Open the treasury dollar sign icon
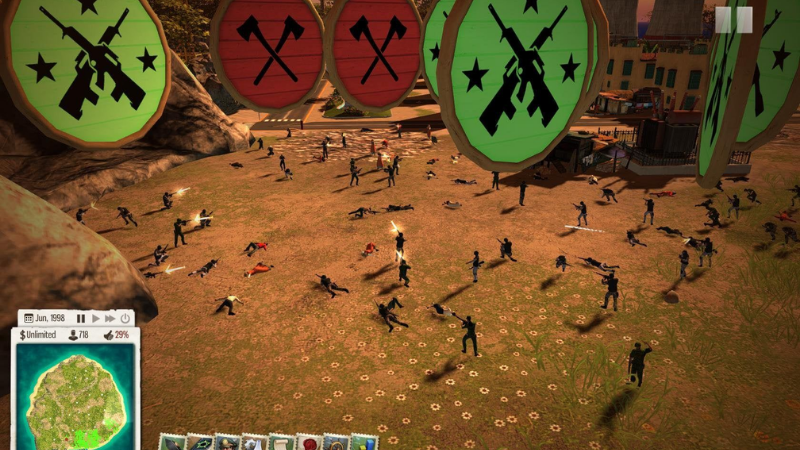Viewport: 800px width, 450px height. 20,334
